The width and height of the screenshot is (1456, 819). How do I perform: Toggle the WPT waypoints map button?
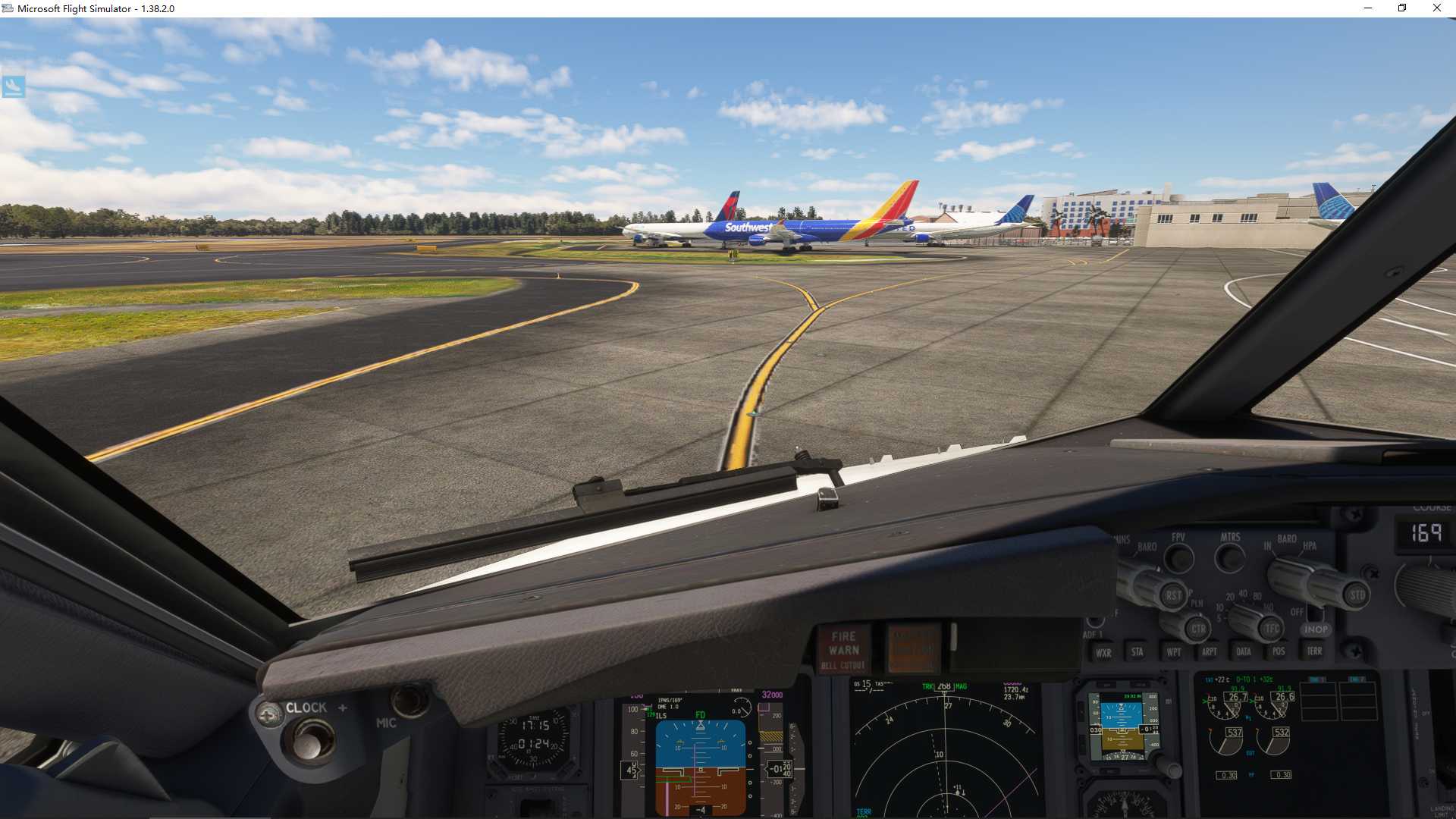tap(1173, 652)
